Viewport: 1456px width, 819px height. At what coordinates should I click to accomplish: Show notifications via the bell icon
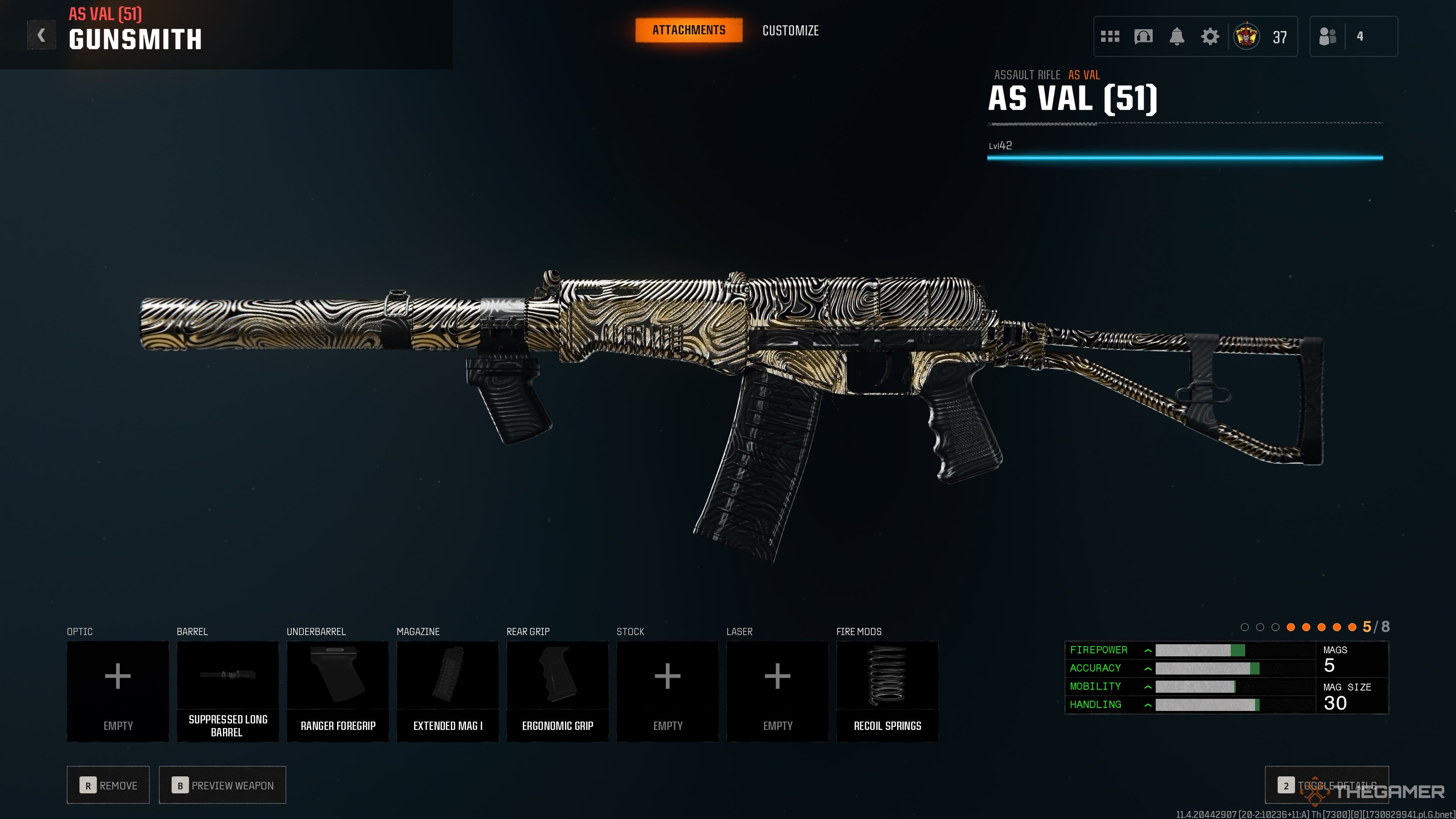coord(1176,37)
